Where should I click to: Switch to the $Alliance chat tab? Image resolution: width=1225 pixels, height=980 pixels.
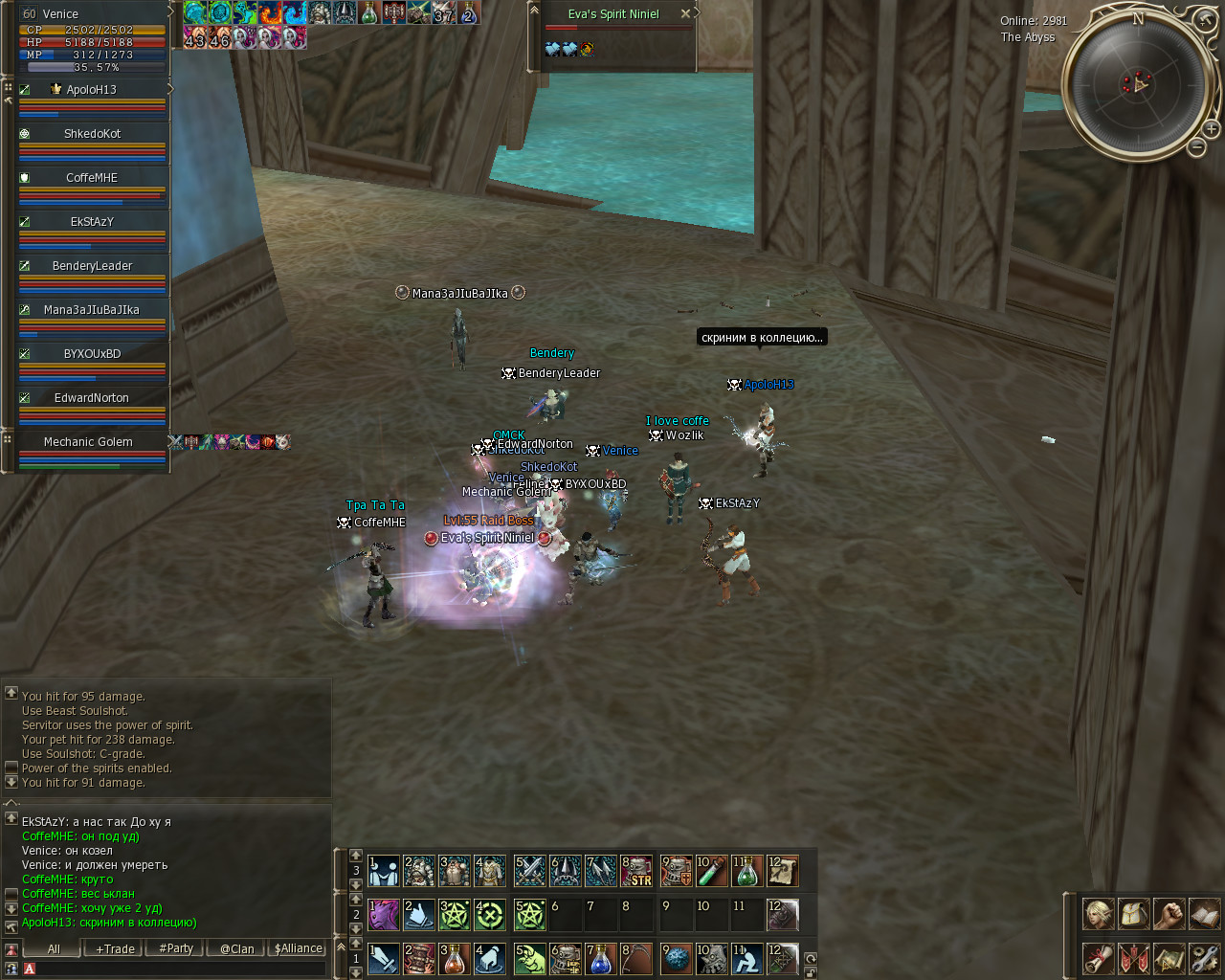click(299, 949)
